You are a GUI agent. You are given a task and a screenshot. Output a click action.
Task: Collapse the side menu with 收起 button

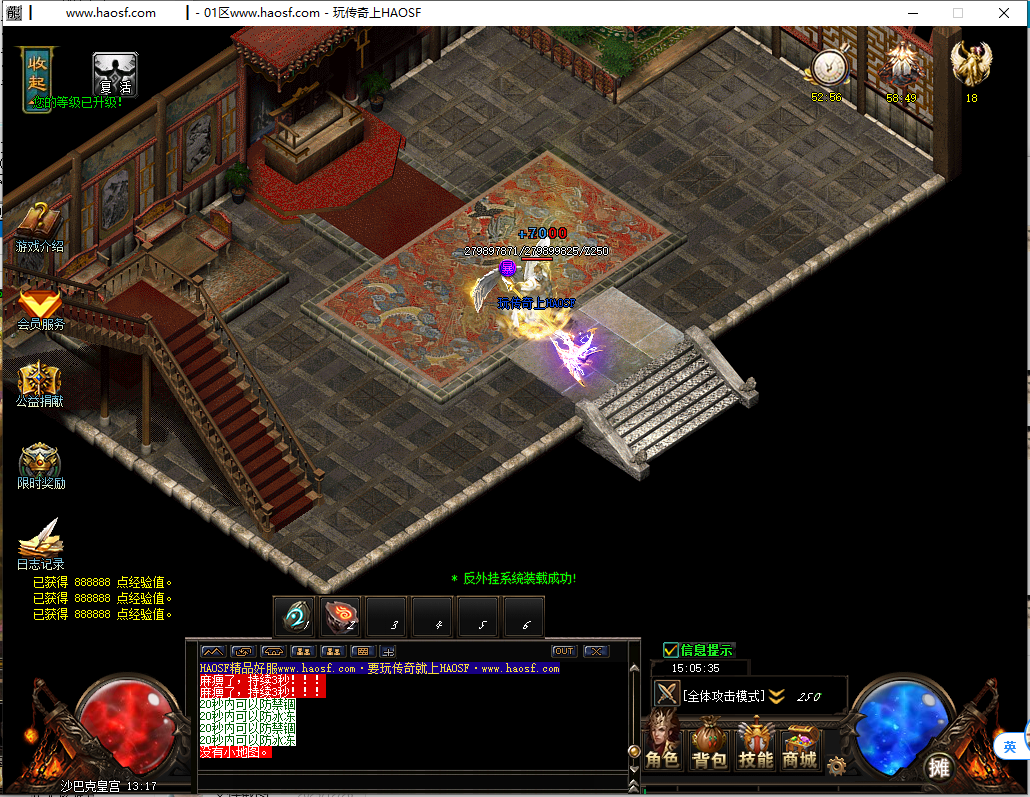(x=38, y=69)
